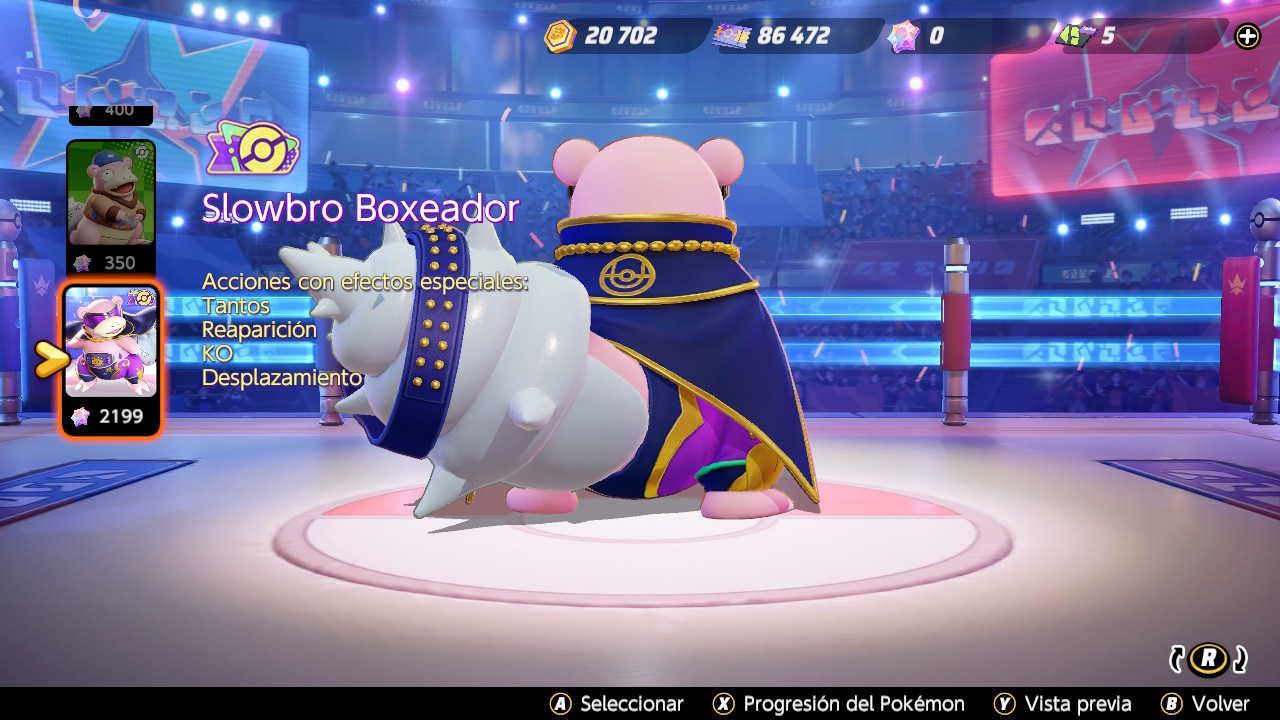Select the Slowbro Boxeador skin thumbnail
The height and width of the screenshot is (720, 1280).
111,343
